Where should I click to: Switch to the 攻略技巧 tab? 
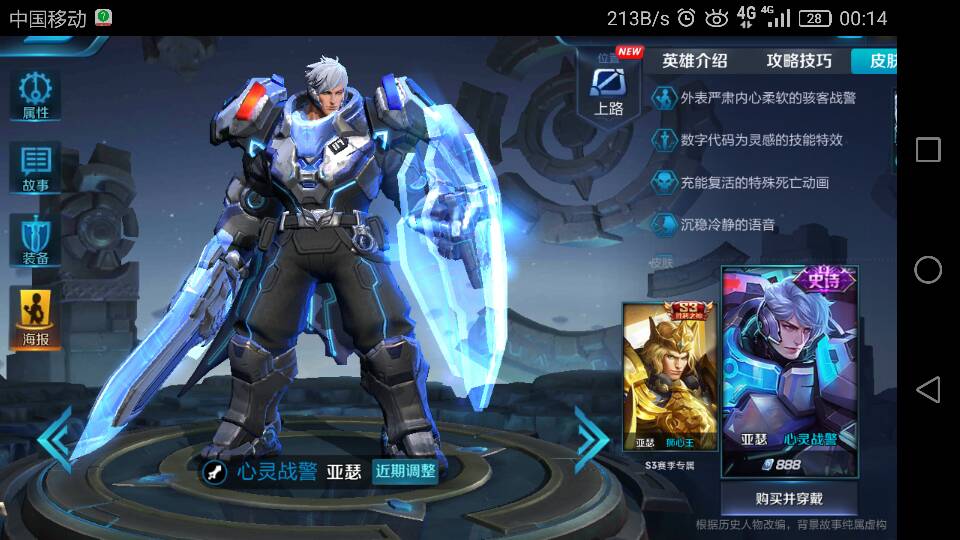pos(798,61)
